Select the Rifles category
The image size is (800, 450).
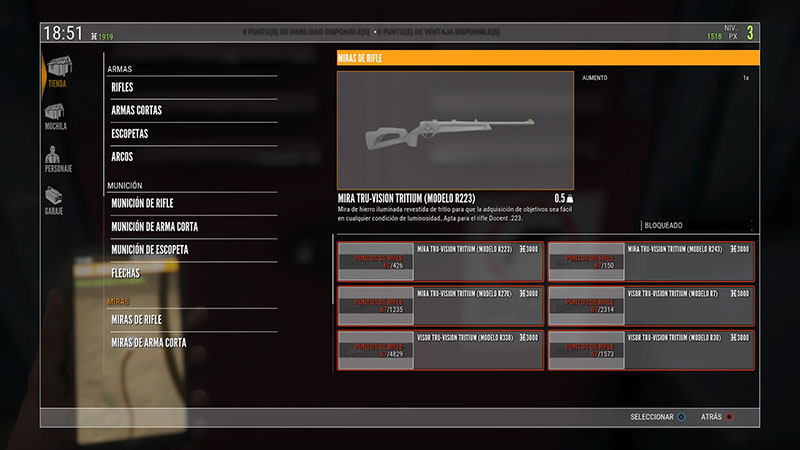point(192,88)
